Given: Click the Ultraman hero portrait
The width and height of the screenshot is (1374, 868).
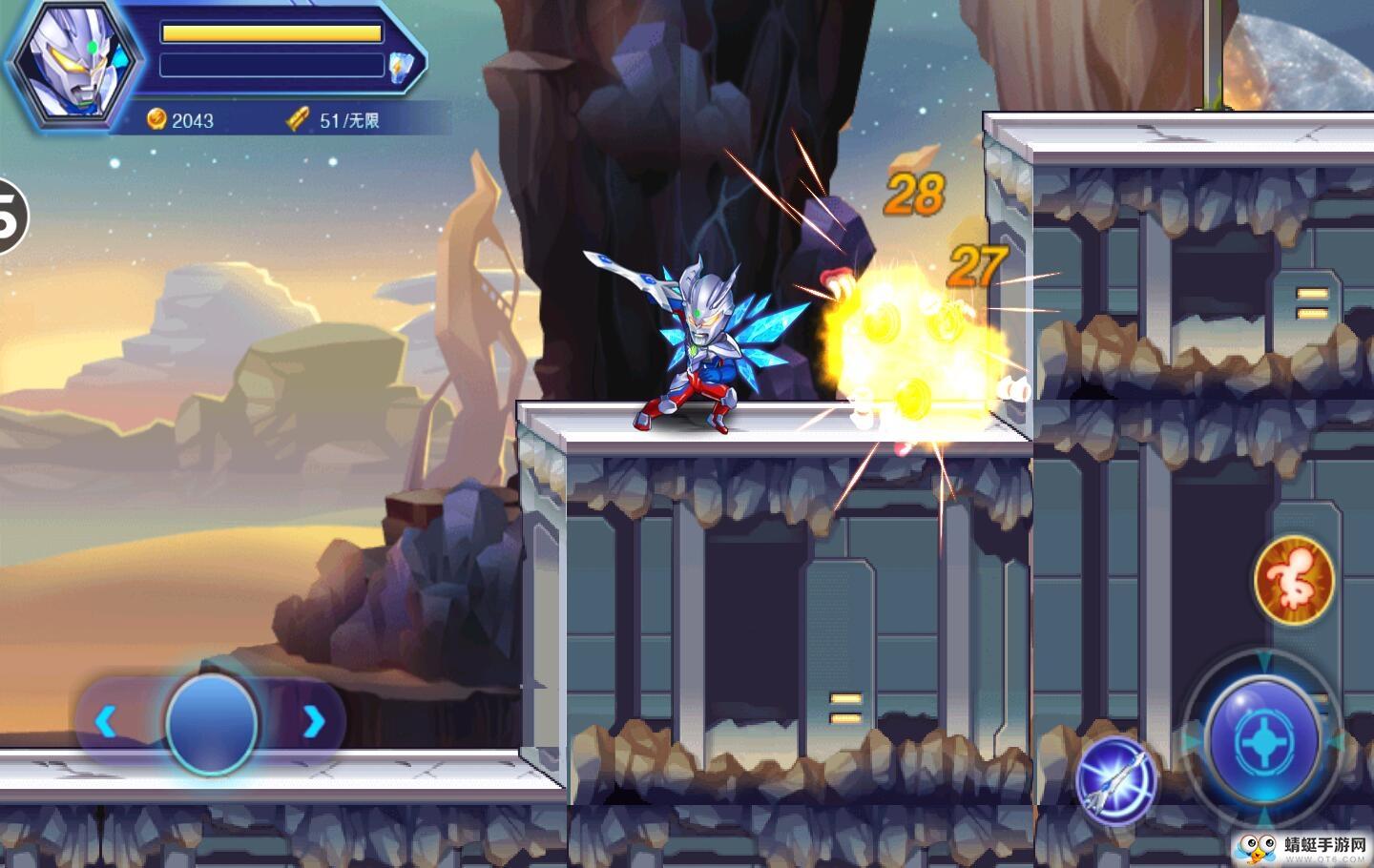Looking at the screenshot, I should [76, 67].
